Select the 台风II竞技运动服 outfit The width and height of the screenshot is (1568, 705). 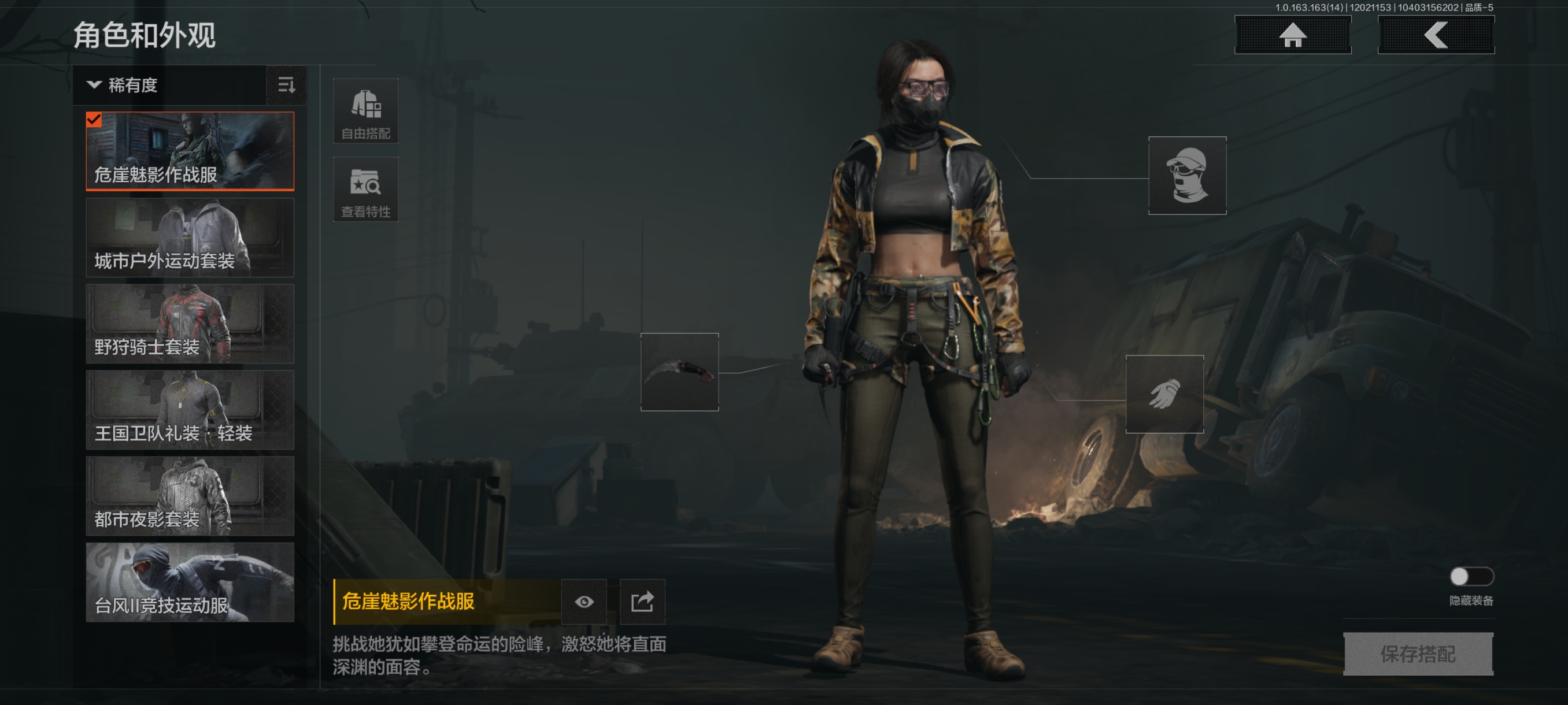190,582
